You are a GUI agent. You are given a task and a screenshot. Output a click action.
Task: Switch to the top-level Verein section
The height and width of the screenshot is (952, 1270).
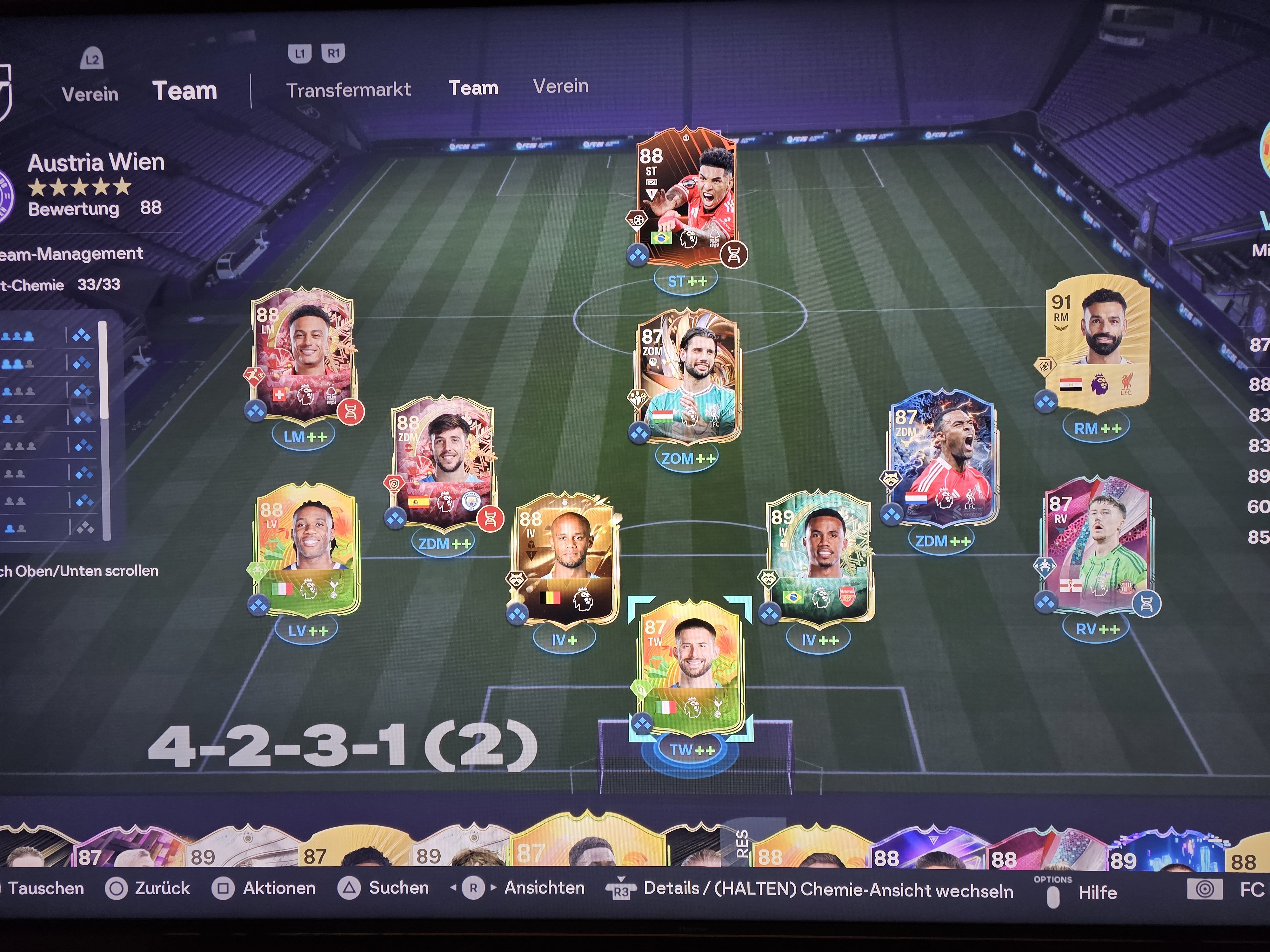[x=90, y=94]
